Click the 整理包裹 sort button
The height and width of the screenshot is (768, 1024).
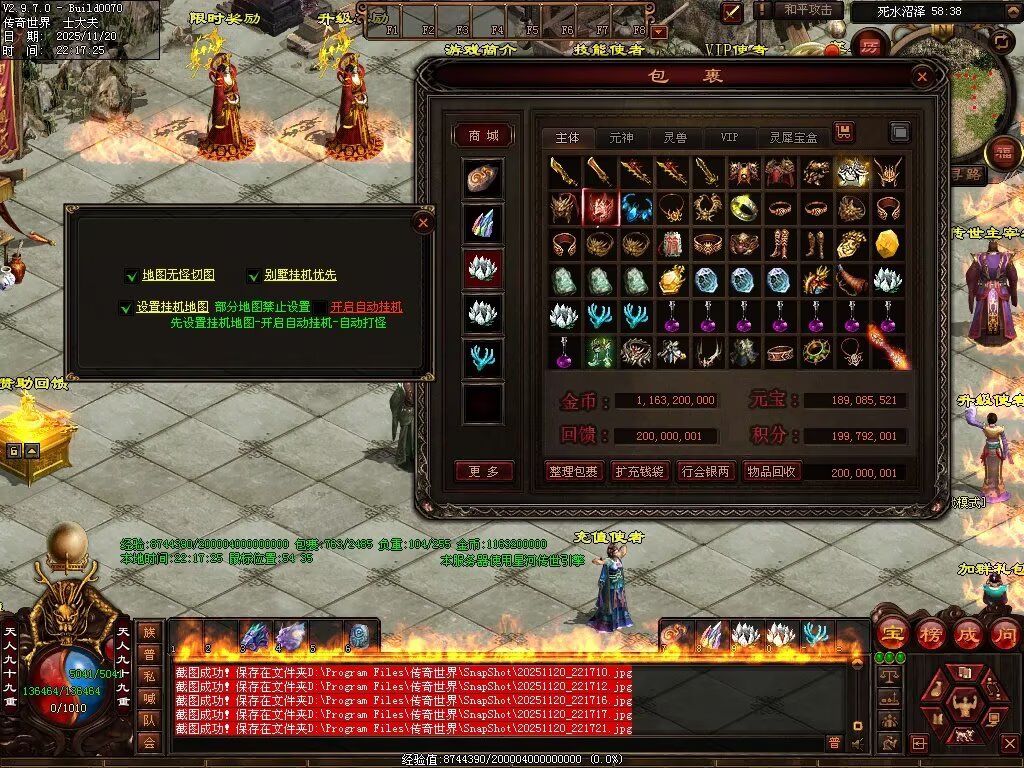[573, 472]
